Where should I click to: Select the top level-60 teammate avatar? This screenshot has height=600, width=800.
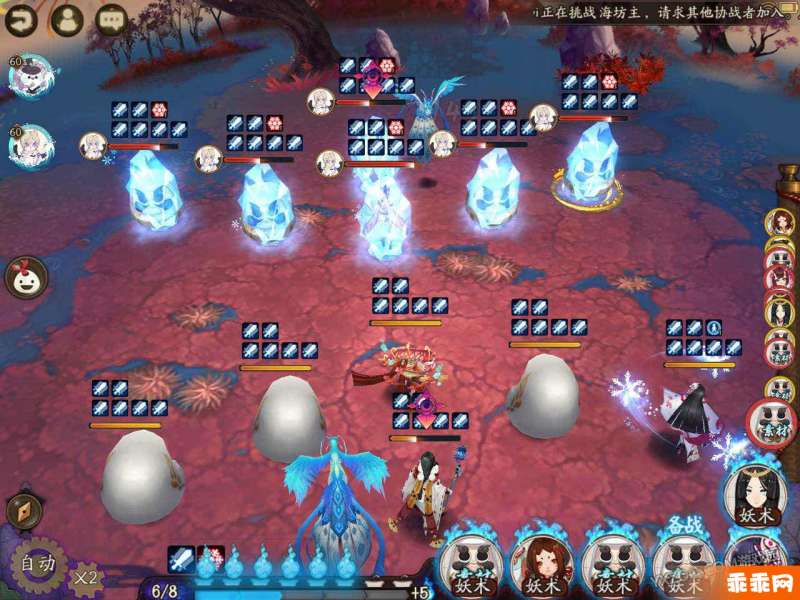30,77
